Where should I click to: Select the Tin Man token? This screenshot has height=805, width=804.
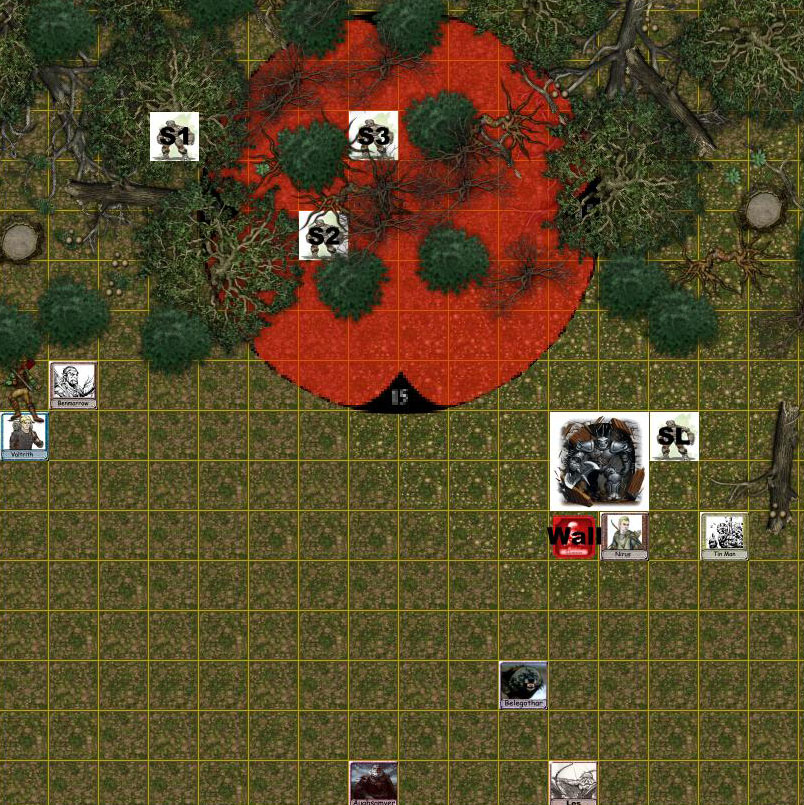click(724, 535)
